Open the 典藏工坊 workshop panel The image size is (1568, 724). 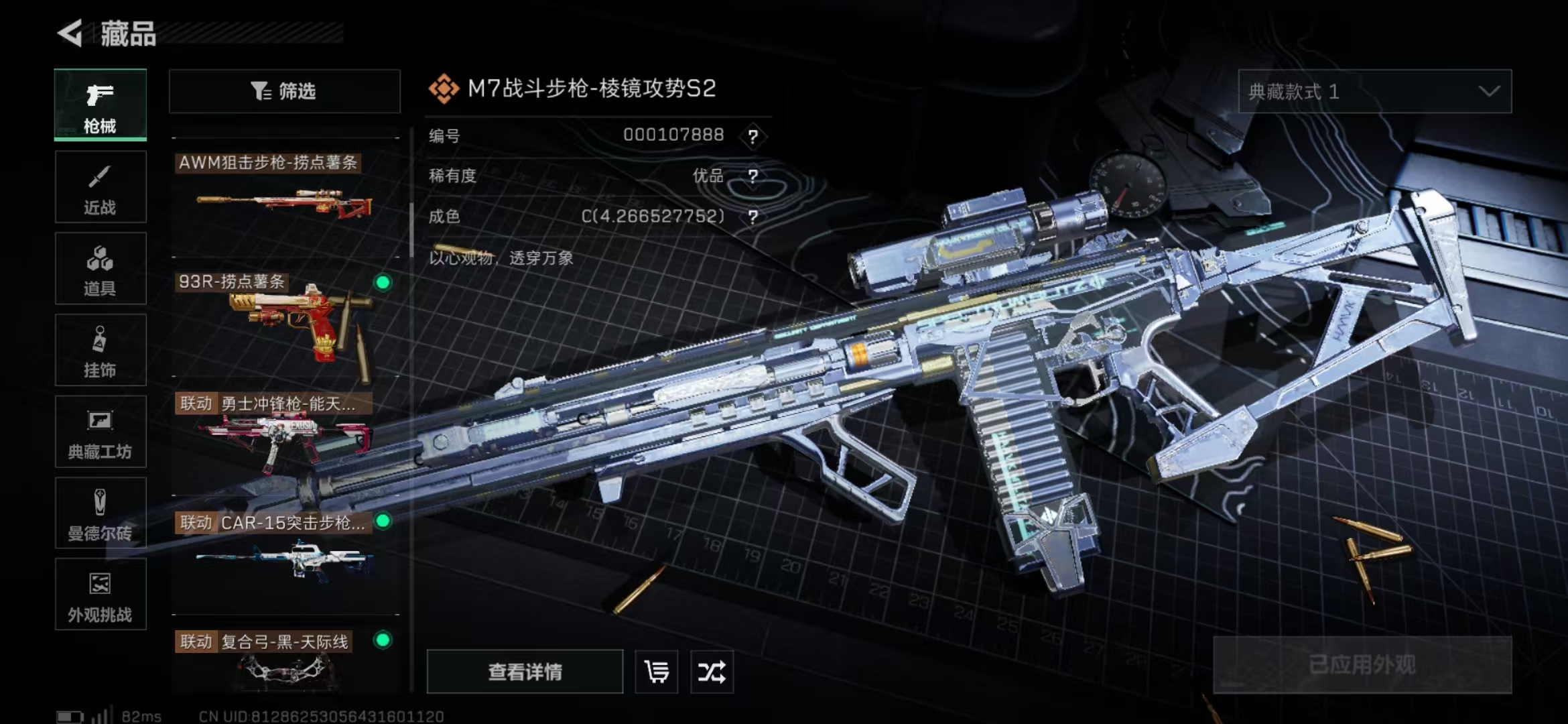point(101,432)
